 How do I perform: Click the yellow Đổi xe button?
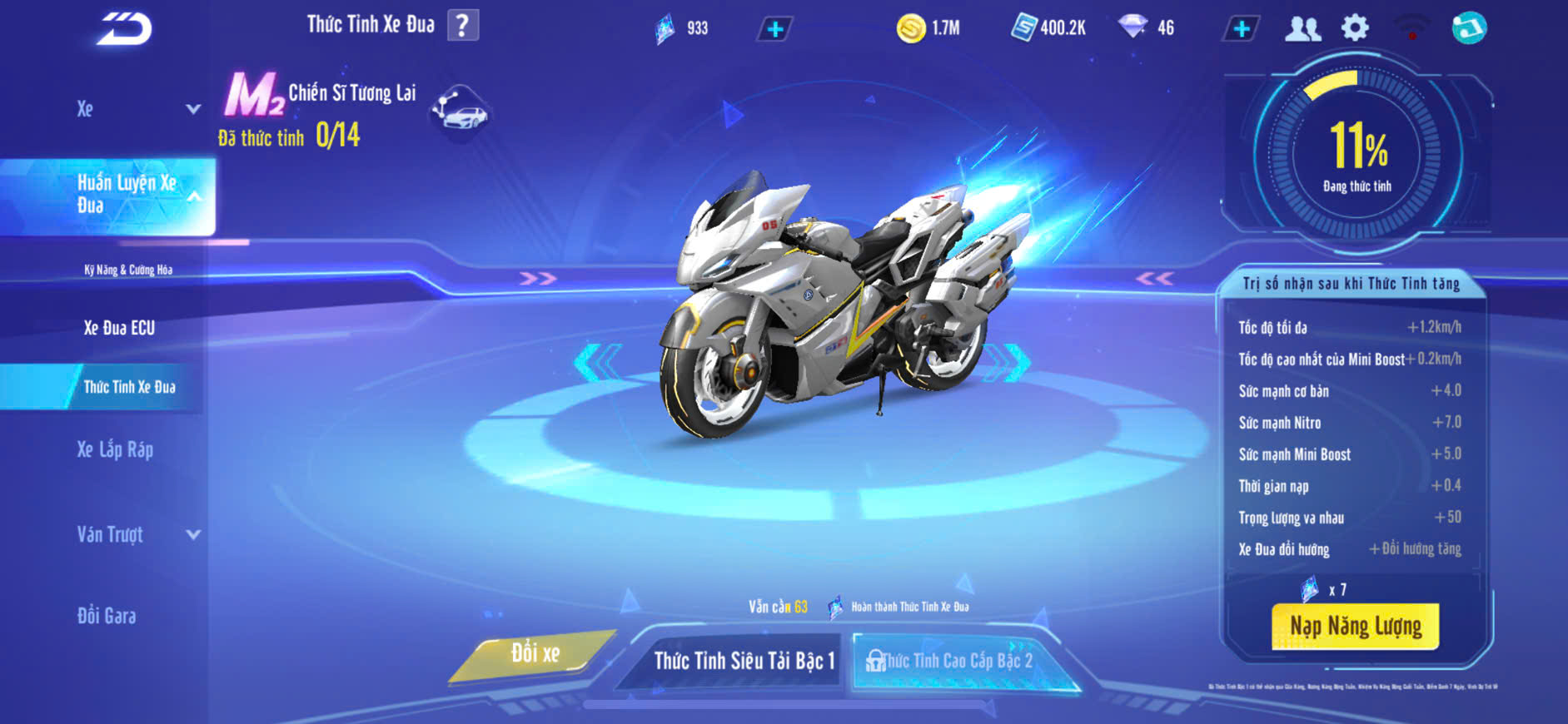tap(535, 654)
